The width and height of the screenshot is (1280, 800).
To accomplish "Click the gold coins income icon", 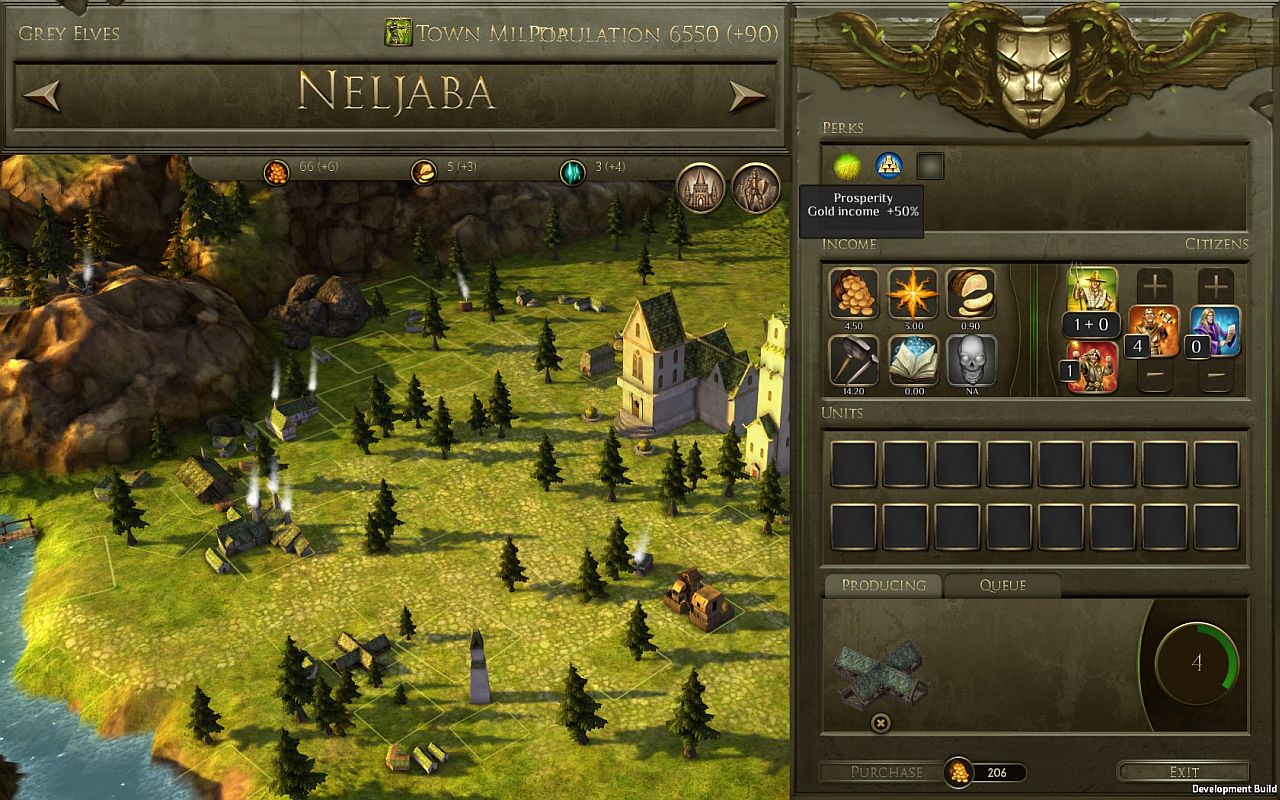I will (853, 293).
